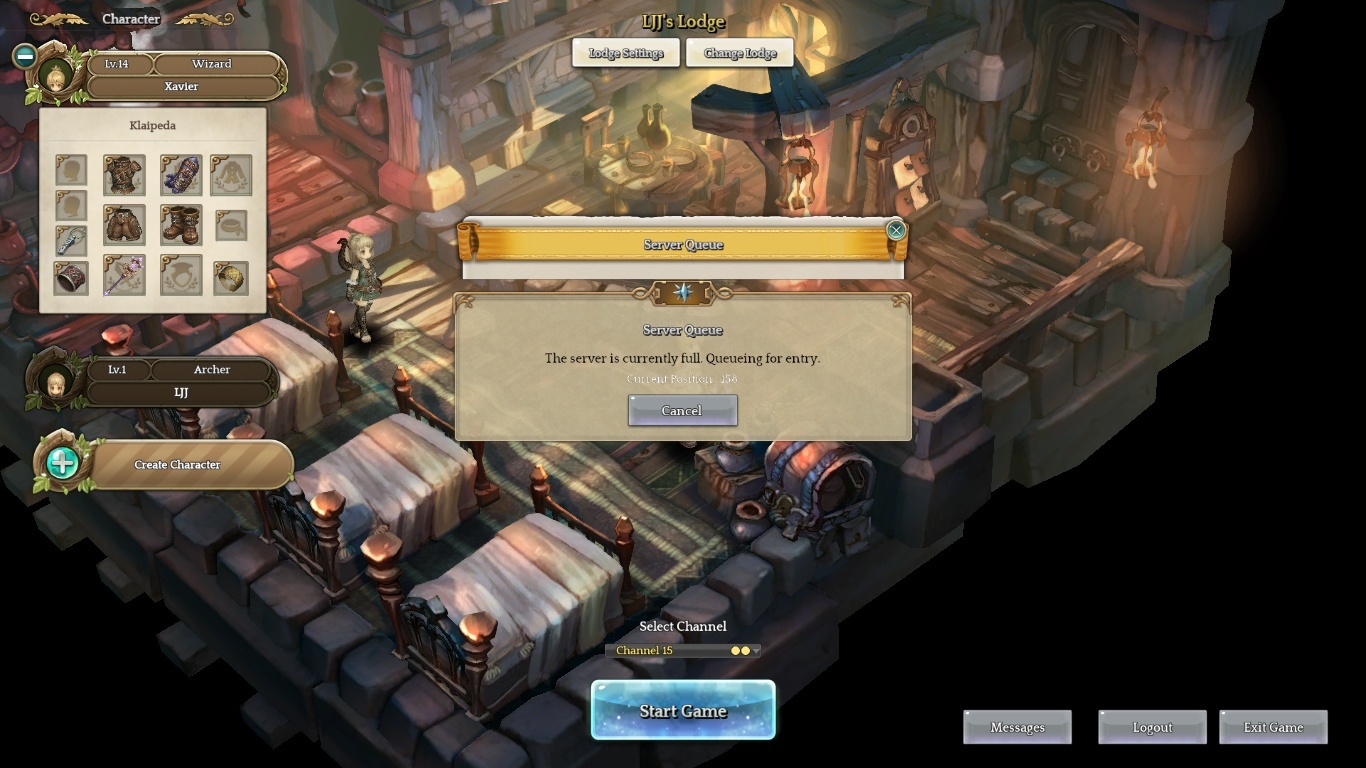Image resolution: width=1366 pixels, height=768 pixels.
Task: Inspect the leather chest armor slot
Action: (x=124, y=175)
